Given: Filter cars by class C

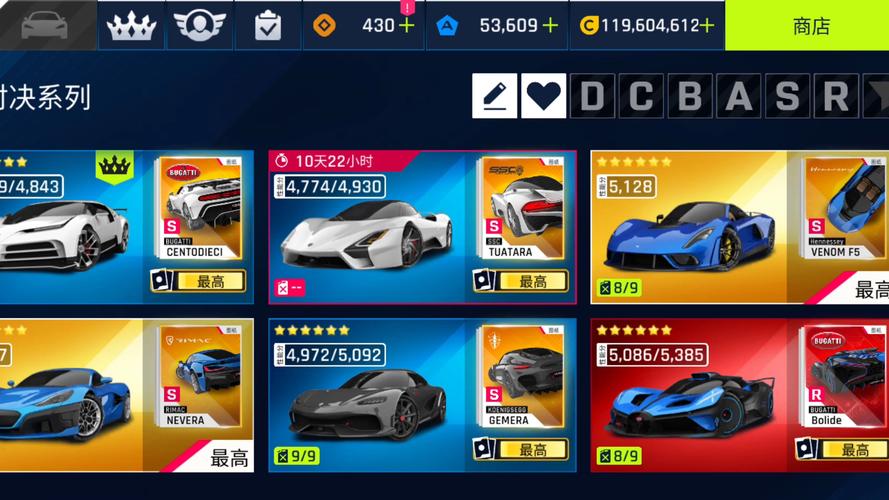Looking at the screenshot, I should pyautogui.click(x=641, y=96).
